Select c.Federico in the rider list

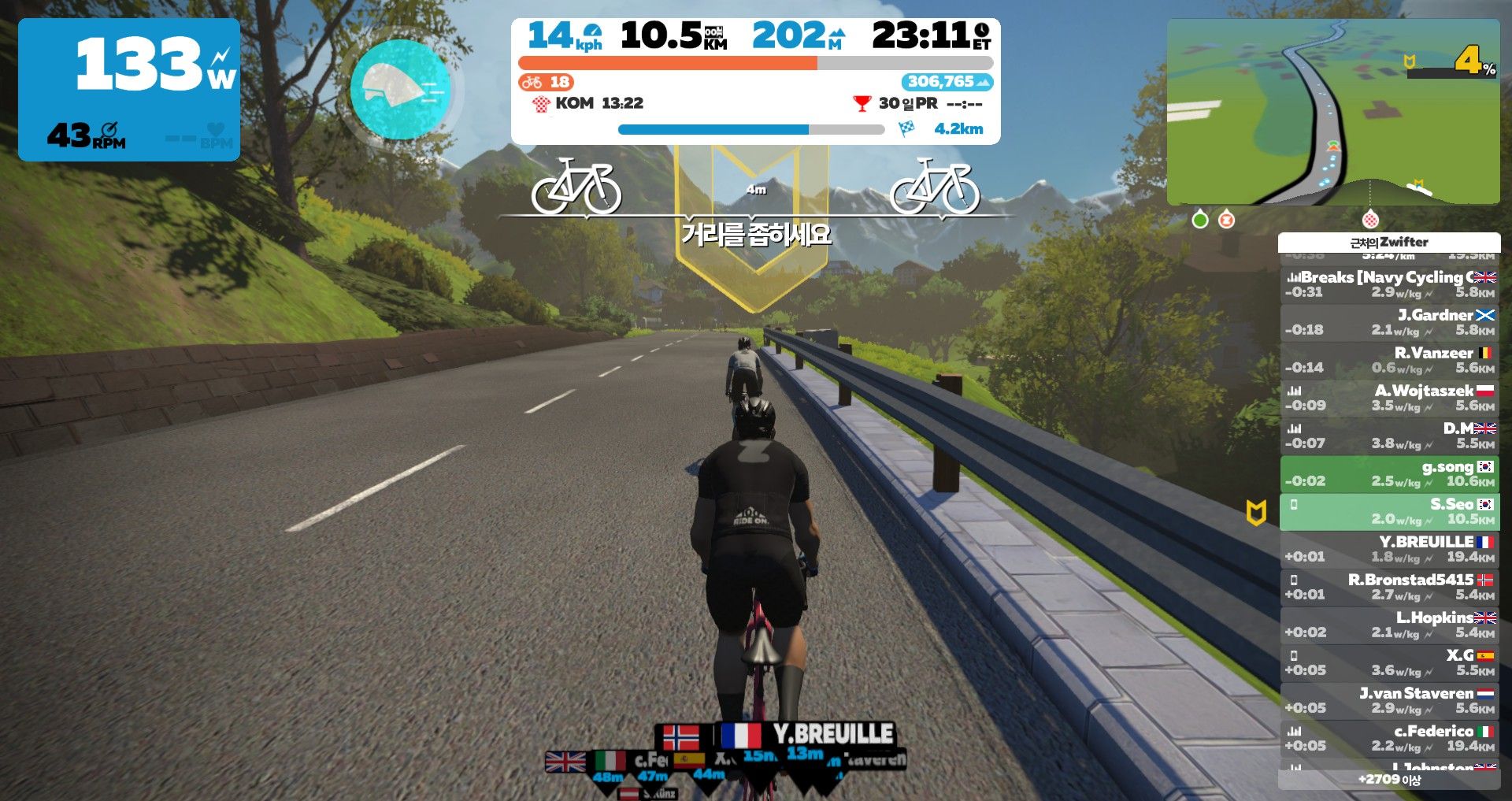click(x=1389, y=738)
